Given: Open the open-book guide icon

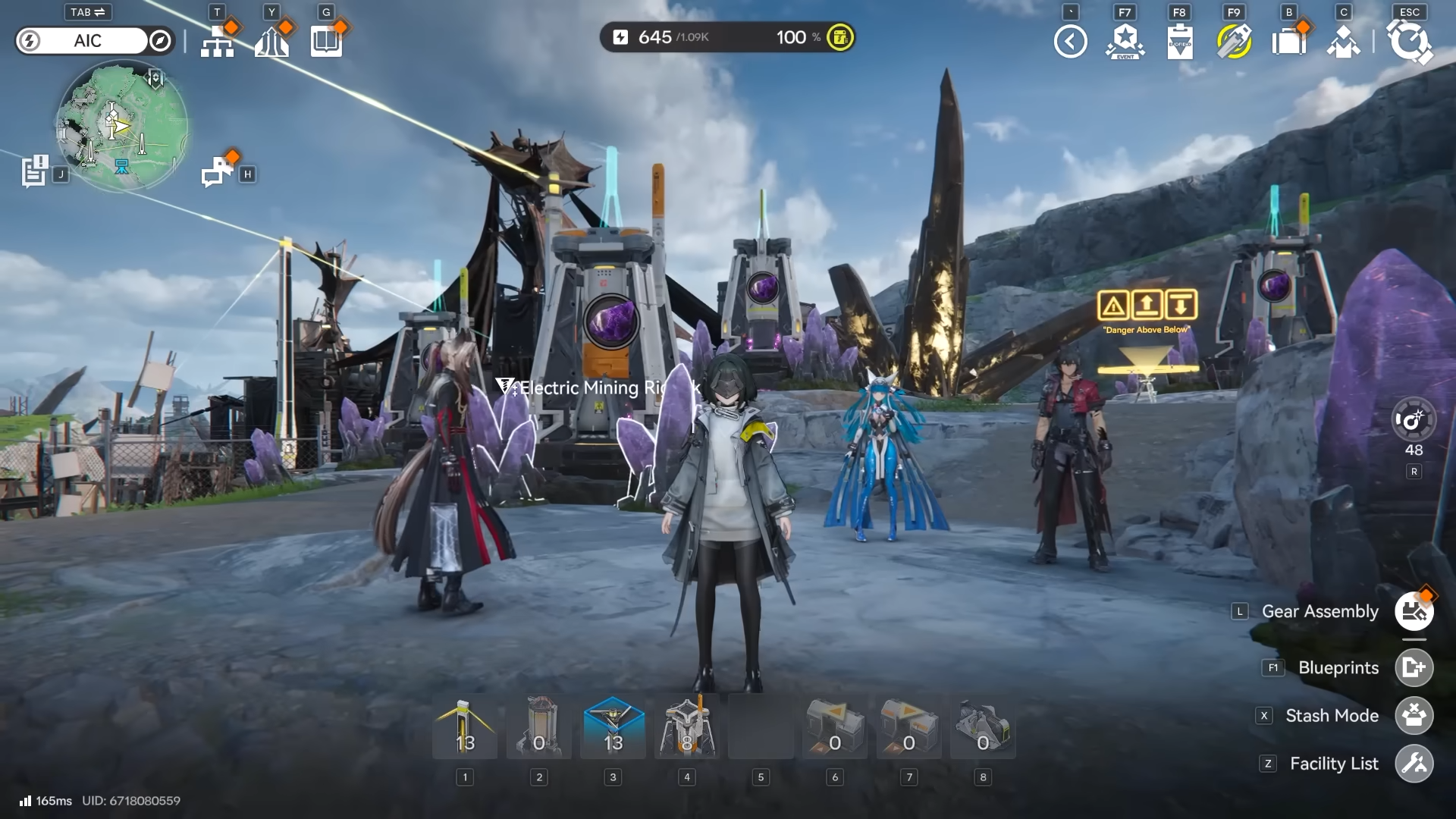Looking at the screenshot, I should 327,42.
